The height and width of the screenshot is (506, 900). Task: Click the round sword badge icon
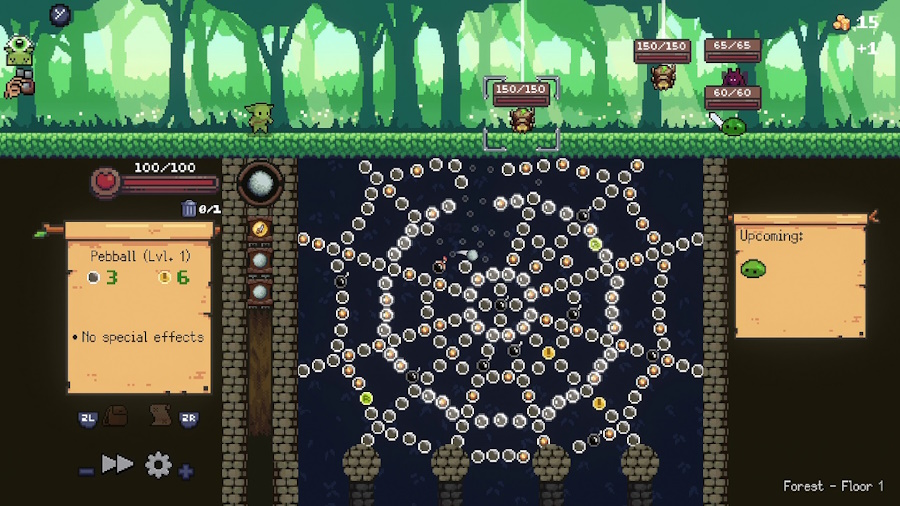[x=60, y=15]
